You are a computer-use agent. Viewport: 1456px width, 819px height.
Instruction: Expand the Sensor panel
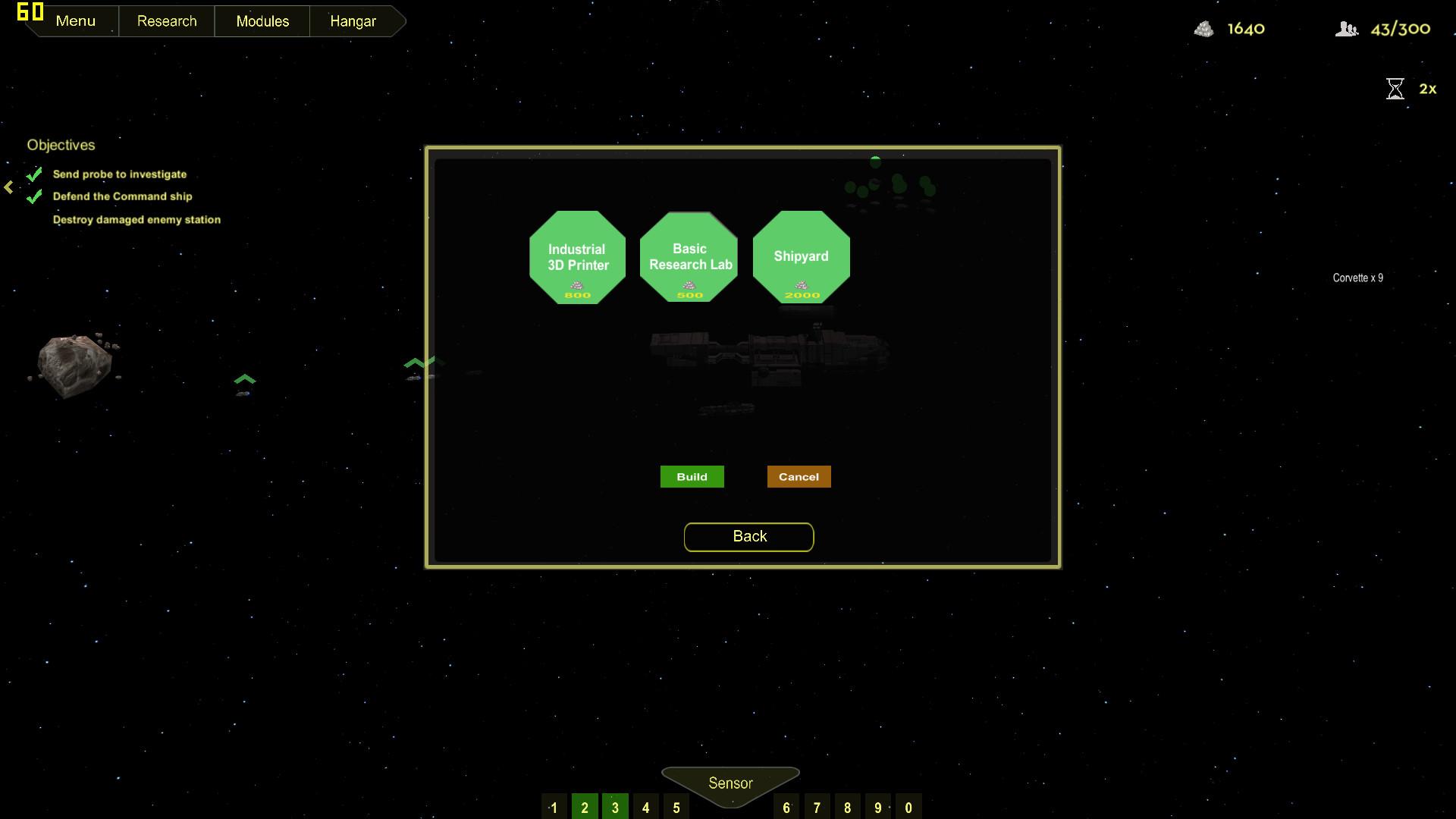(730, 783)
